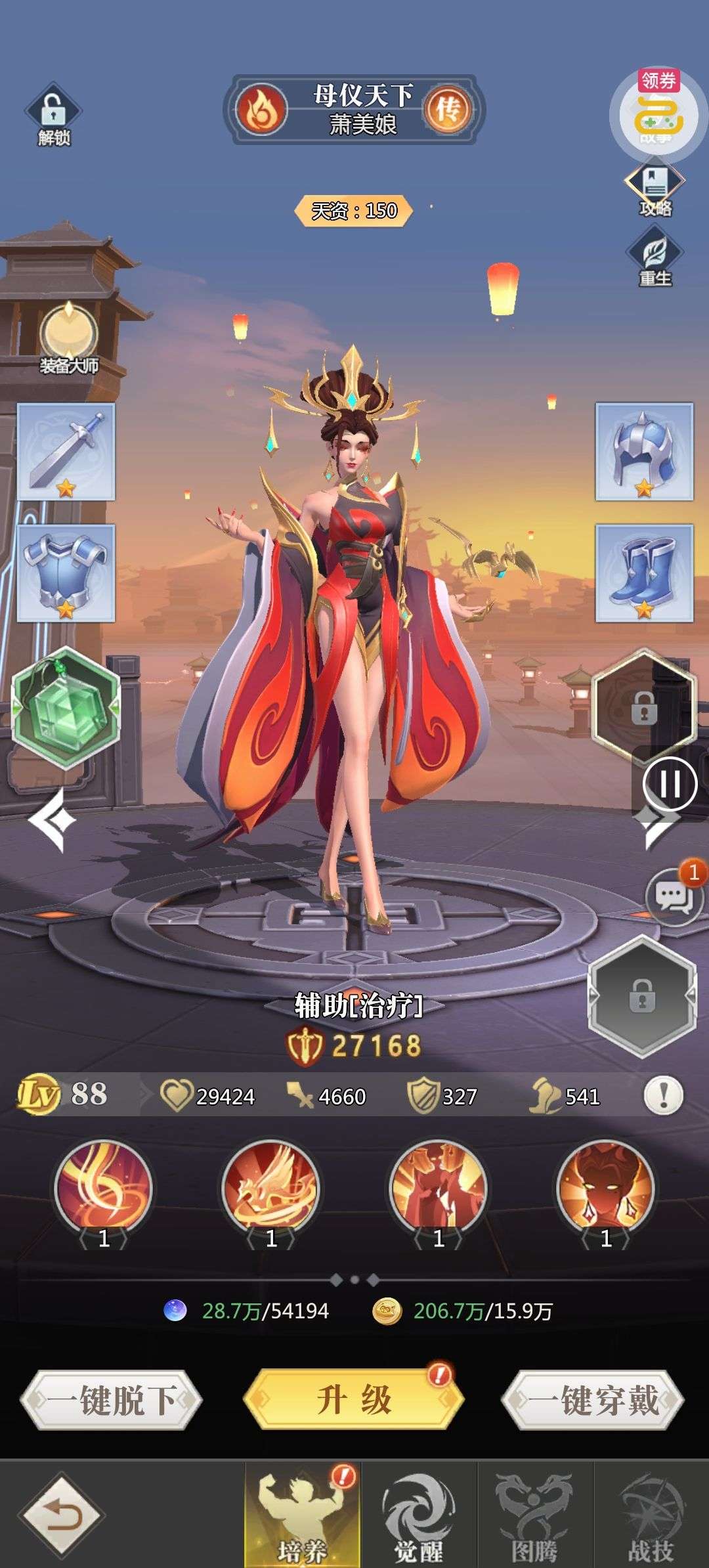Unequip all gear with 一键脱下
This screenshot has width=709, height=1568.
[x=111, y=1401]
